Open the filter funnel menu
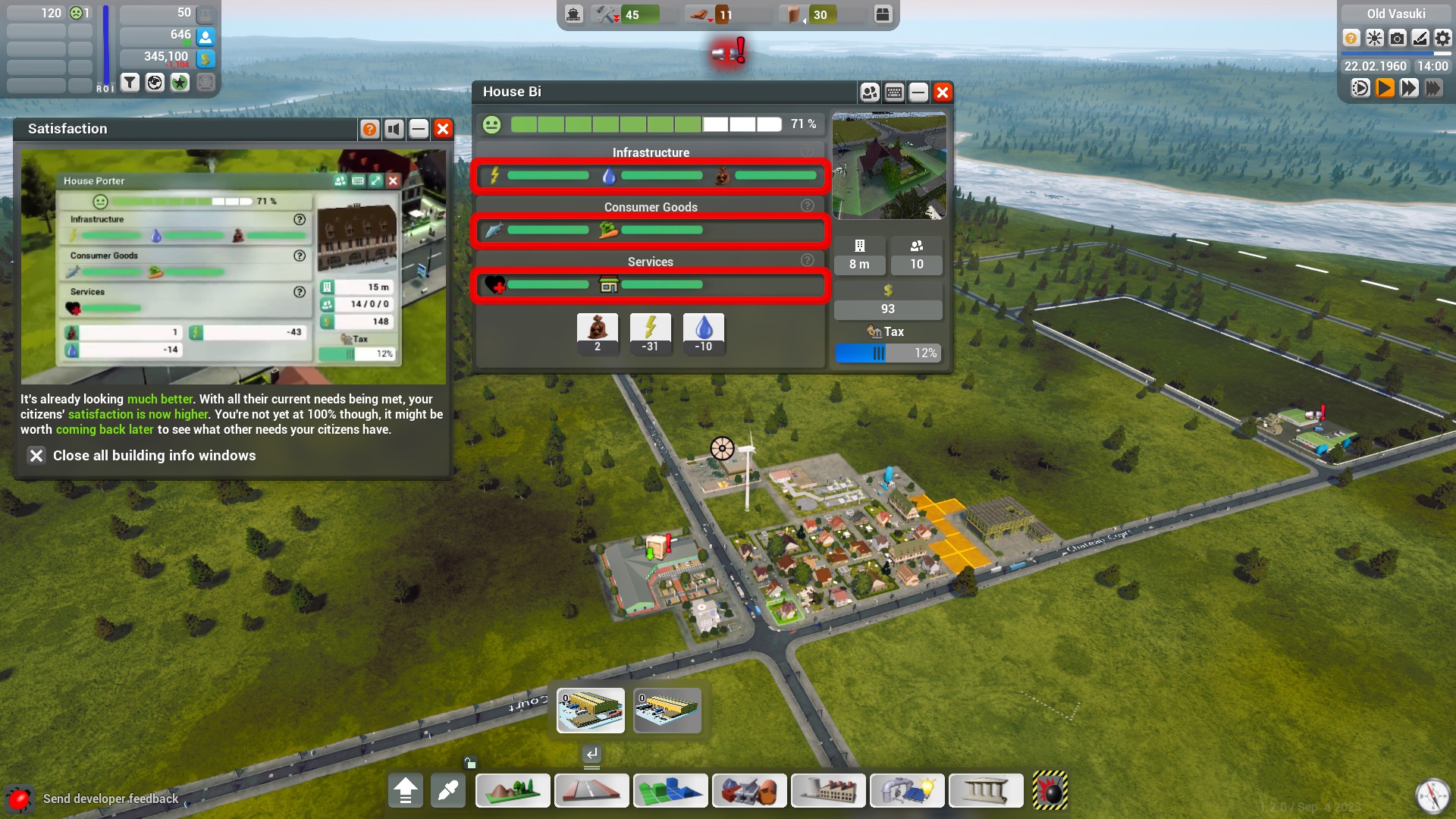 (x=130, y=82)
